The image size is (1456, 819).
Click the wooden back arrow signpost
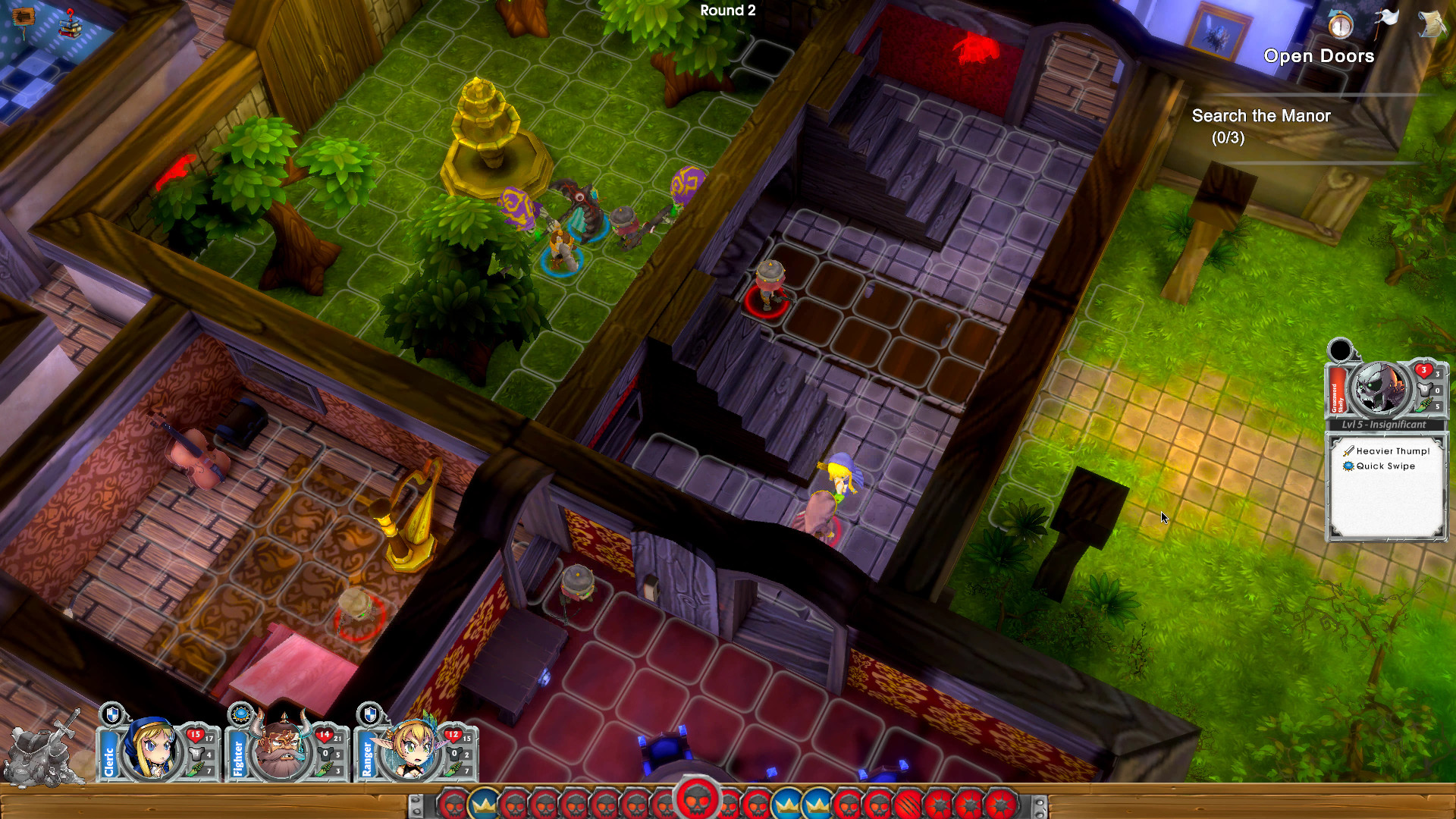tap(24, 17)
